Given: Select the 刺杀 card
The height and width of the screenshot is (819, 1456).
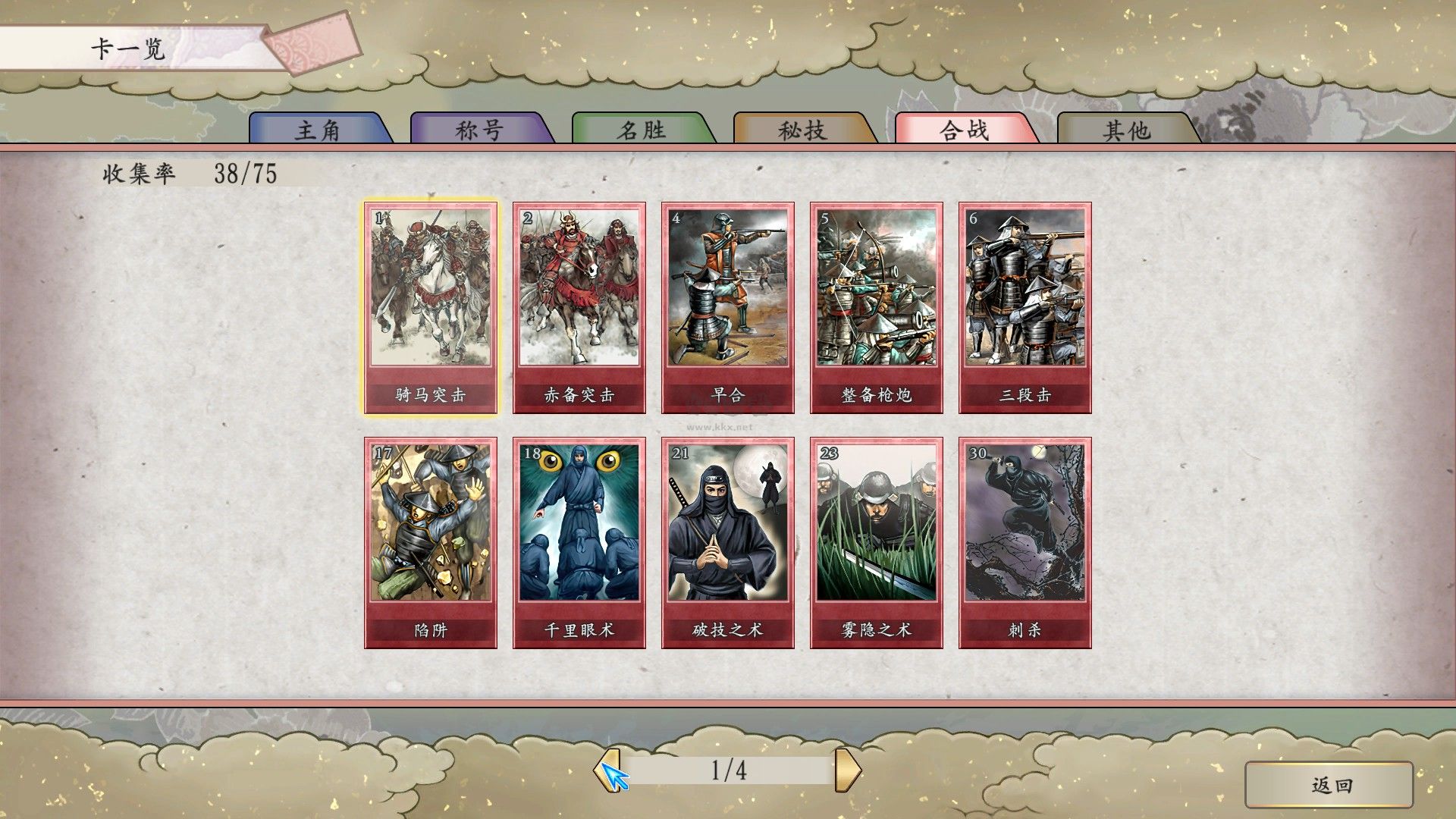Looking at the screenshot, I should pyautogui.click(x=1025, y=542).
